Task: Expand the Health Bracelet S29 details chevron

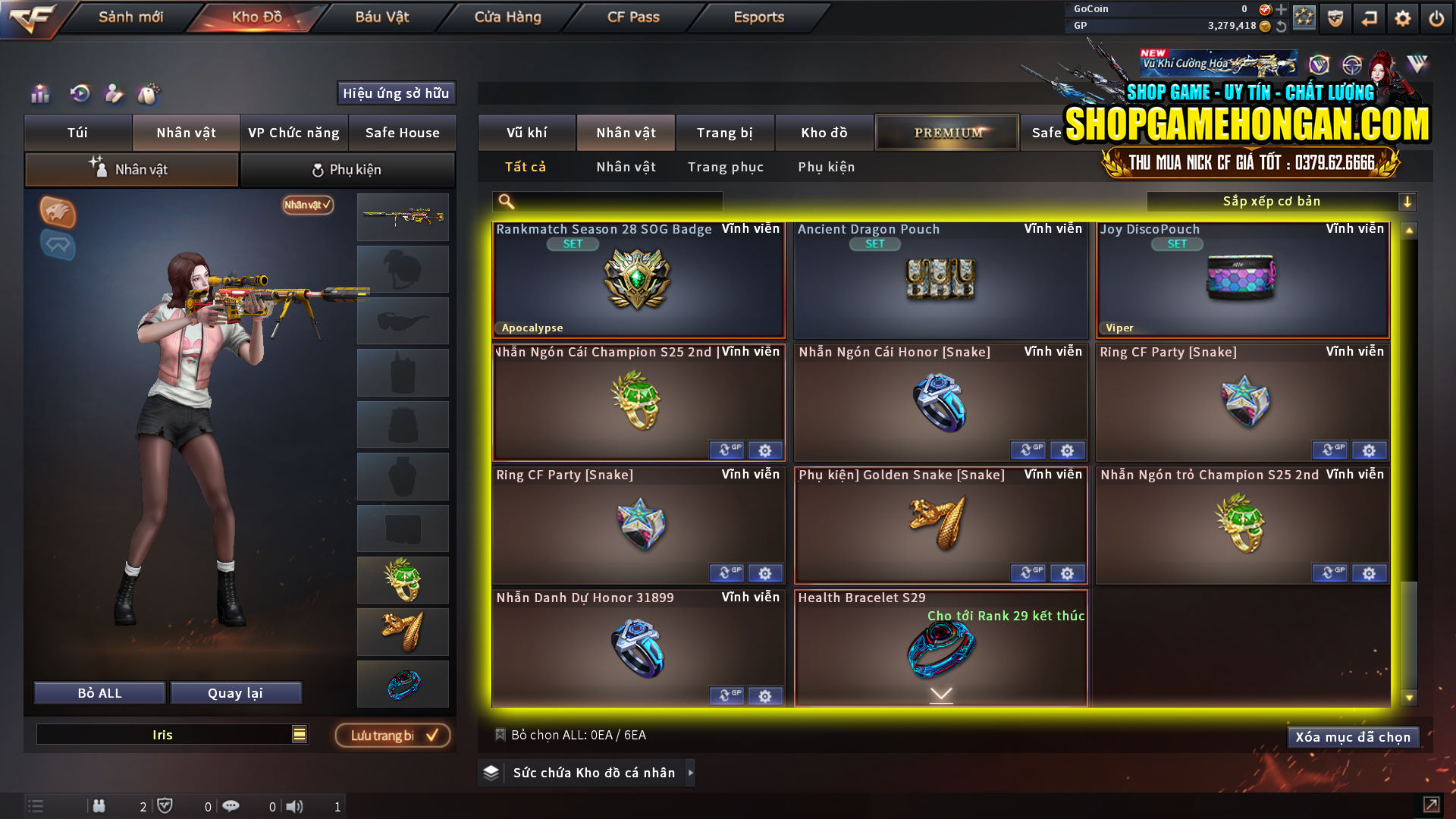Action: pyautogui.click(x=942, y=692)
